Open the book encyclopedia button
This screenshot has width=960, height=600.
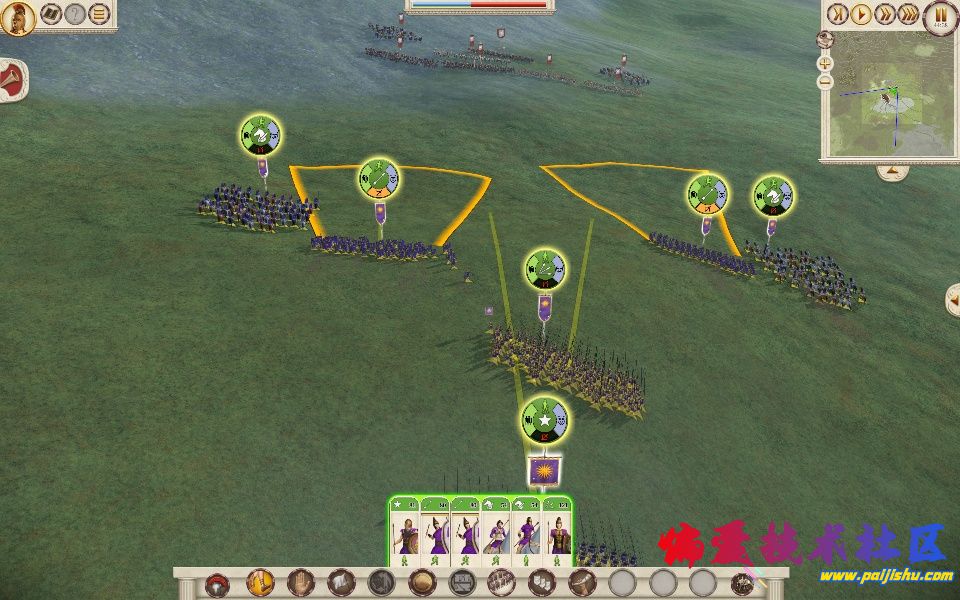coord(49,15)
